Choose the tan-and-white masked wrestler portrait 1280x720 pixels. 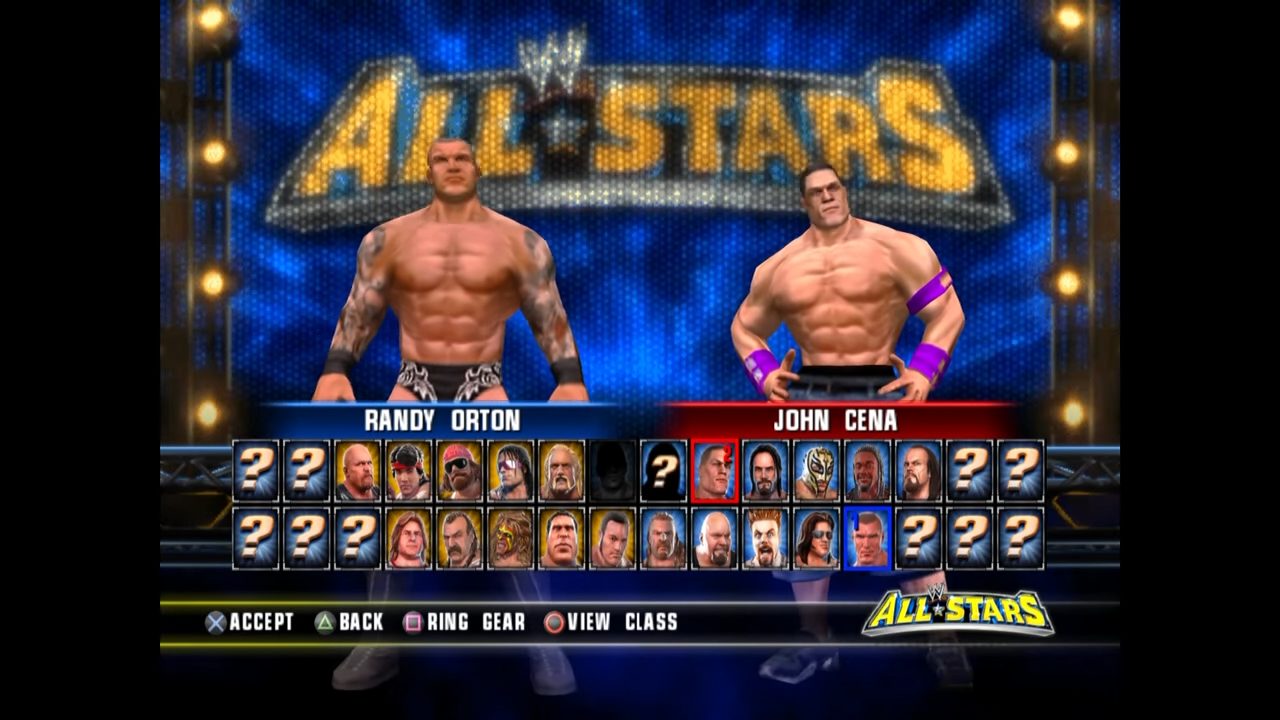(x=817, y=470)
